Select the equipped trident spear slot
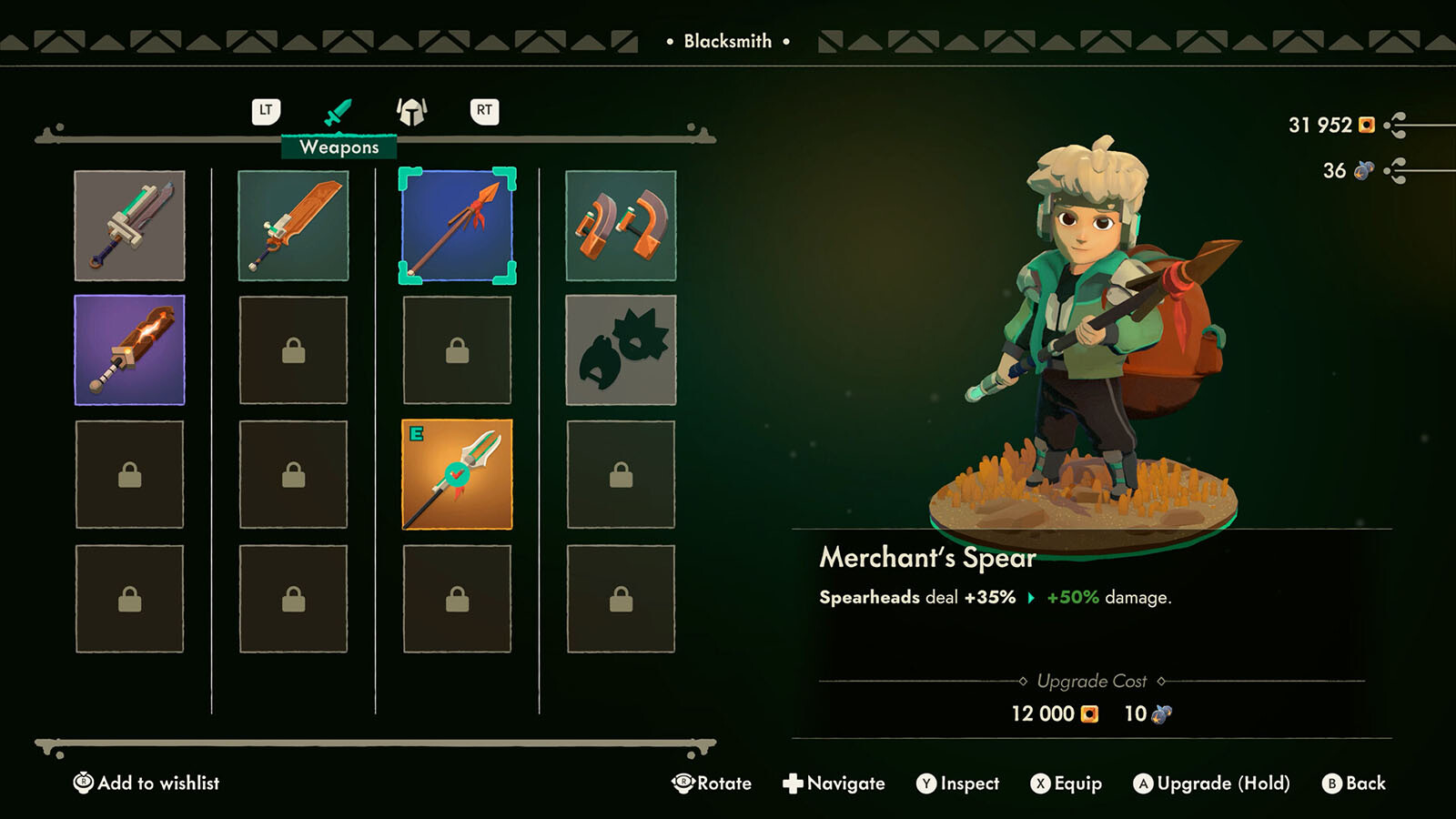The image size is (1456, 819). coord(457,474)
